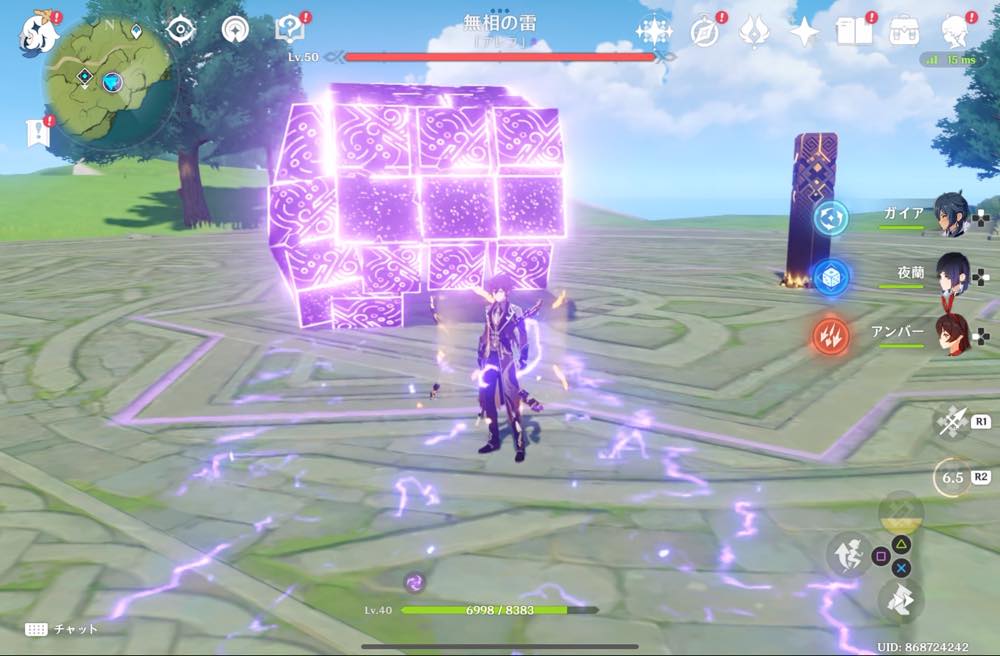
Task: Open the character screen head icon
Action: pyautogui.click(x=956, y=32)
